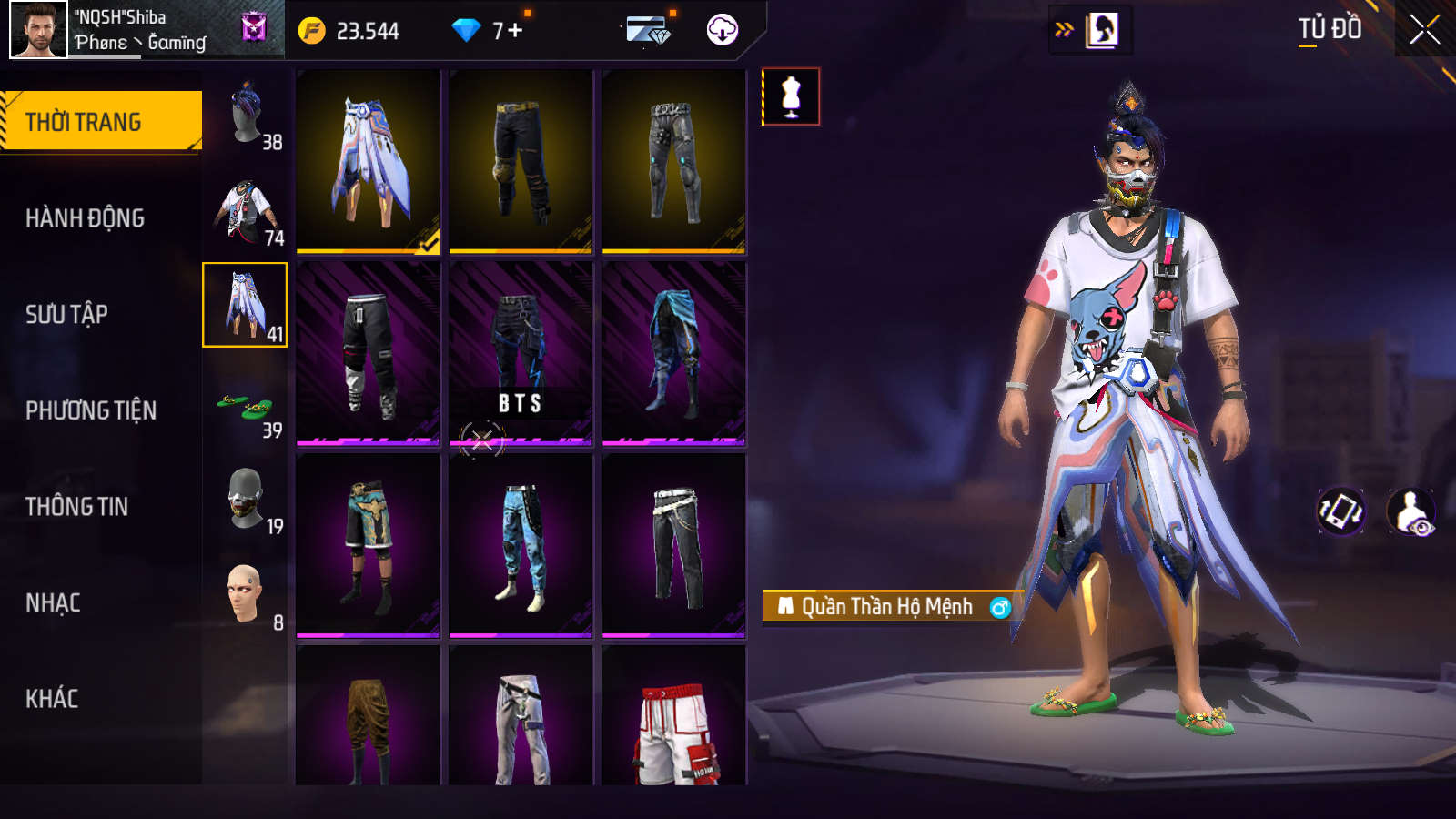The height and width of the screenshot is (819, 1456).
Task: Go to the PHƯƠNG TIỆN tab
Action: (x=91, y=411)
